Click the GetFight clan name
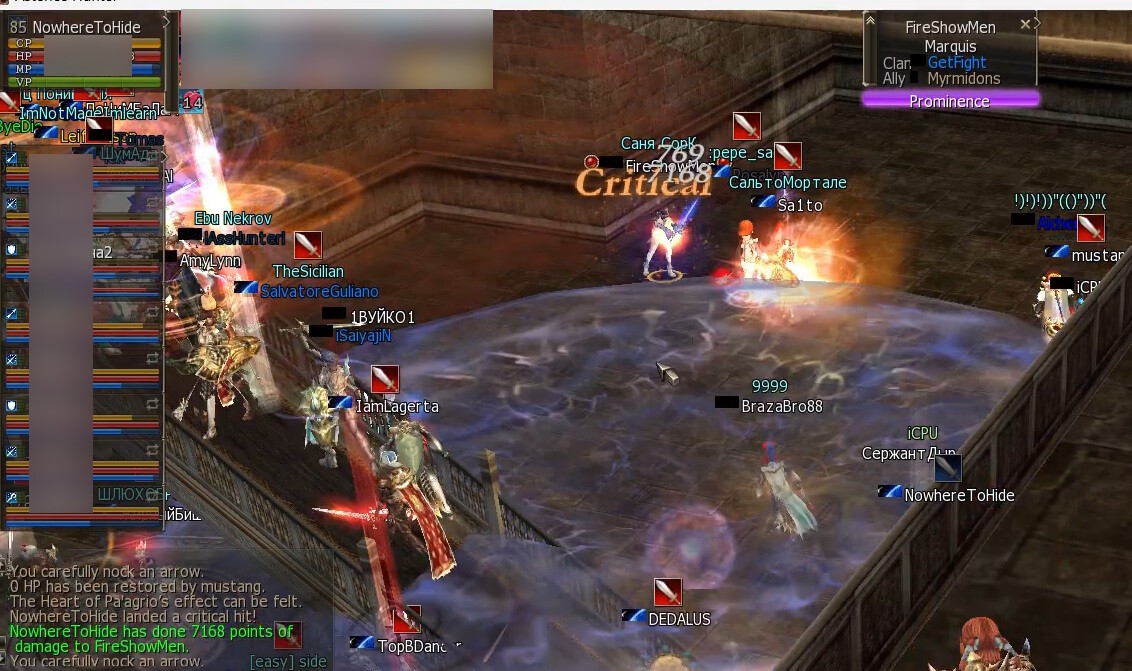The width and height of the screenshot is (1132, 671). click(x=956, y=63)
